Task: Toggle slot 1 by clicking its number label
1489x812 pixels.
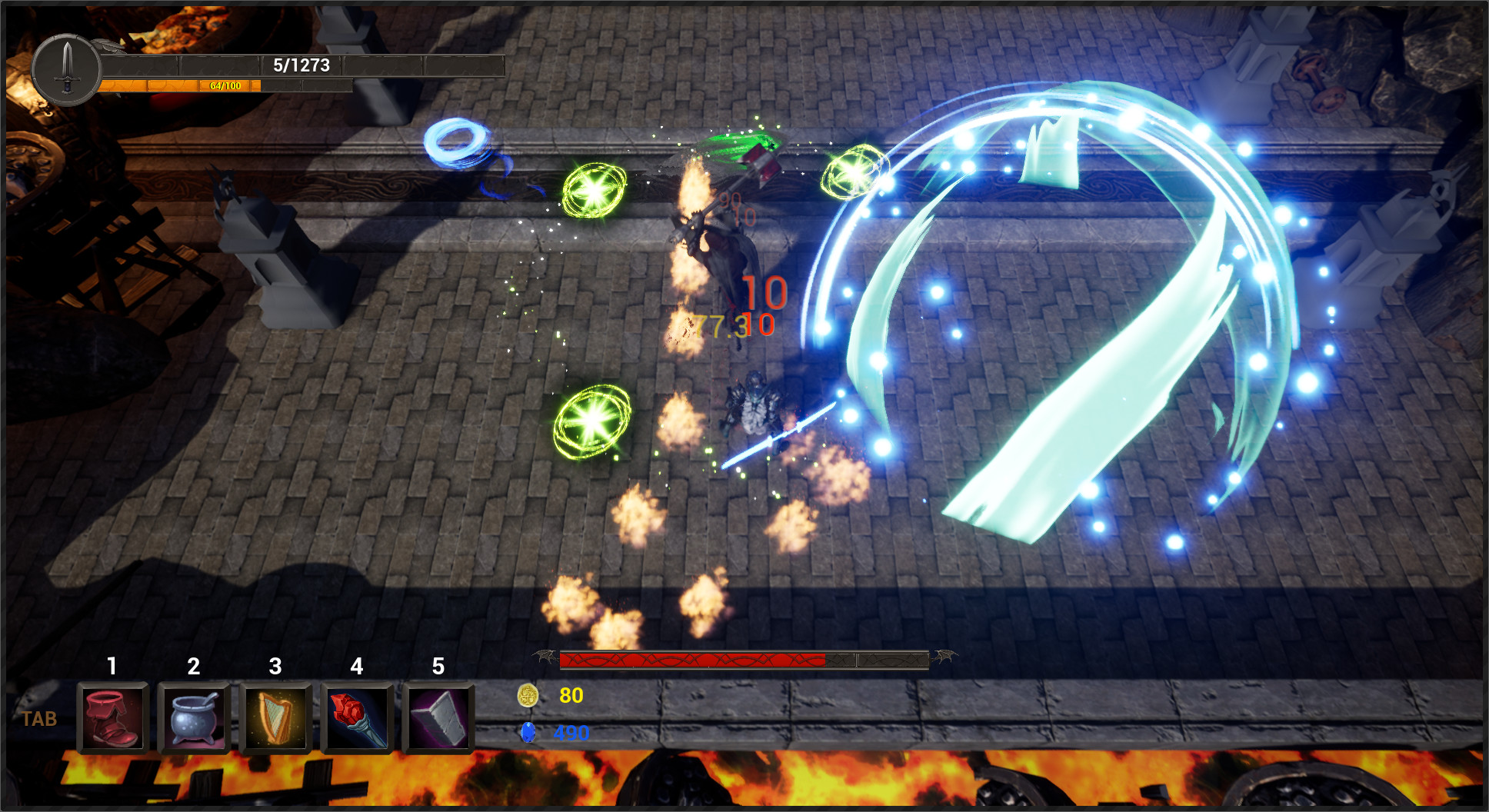Action: [113, 668]
